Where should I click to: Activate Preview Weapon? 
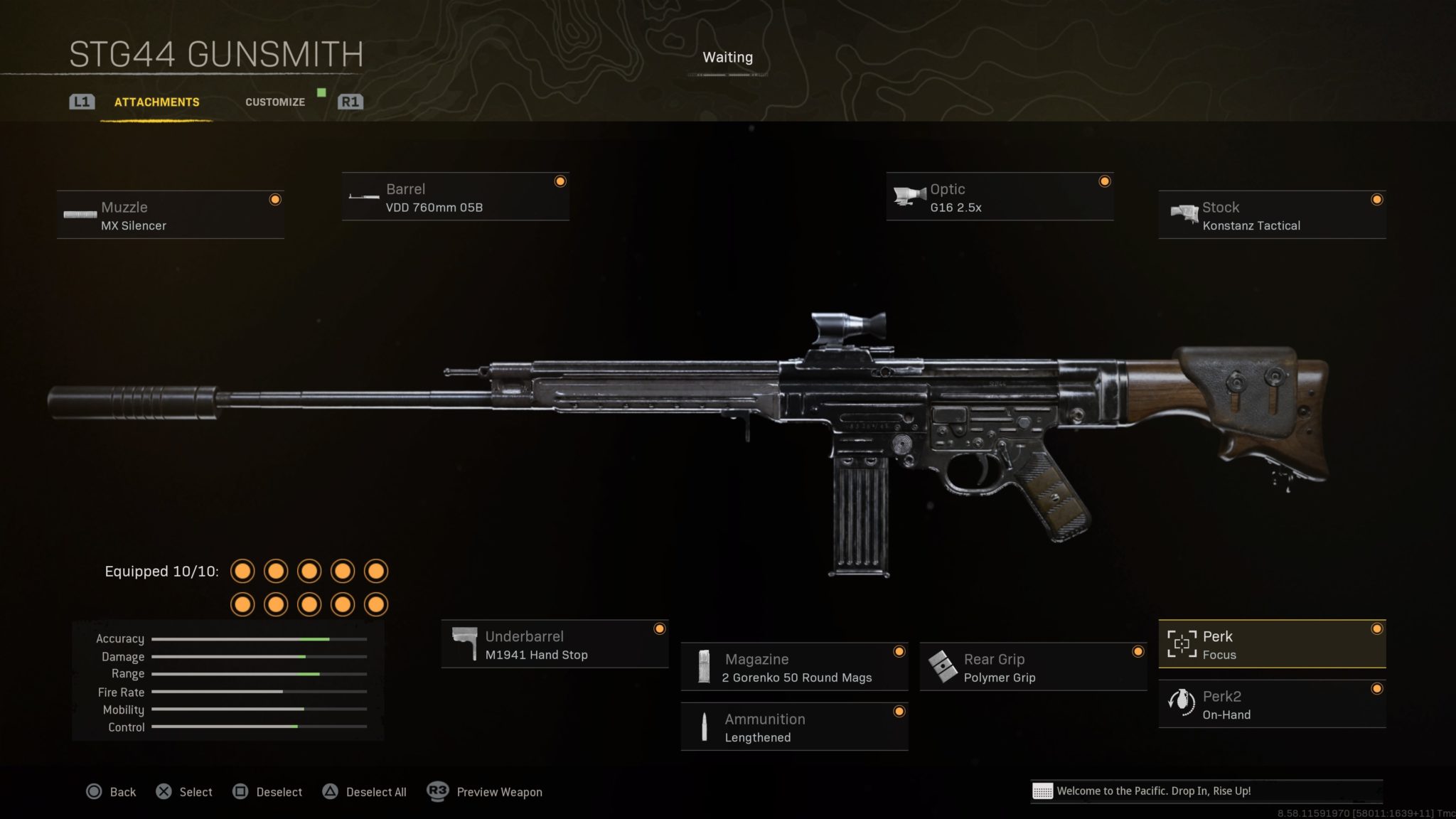pyautogui.click(x=498, y=791)
